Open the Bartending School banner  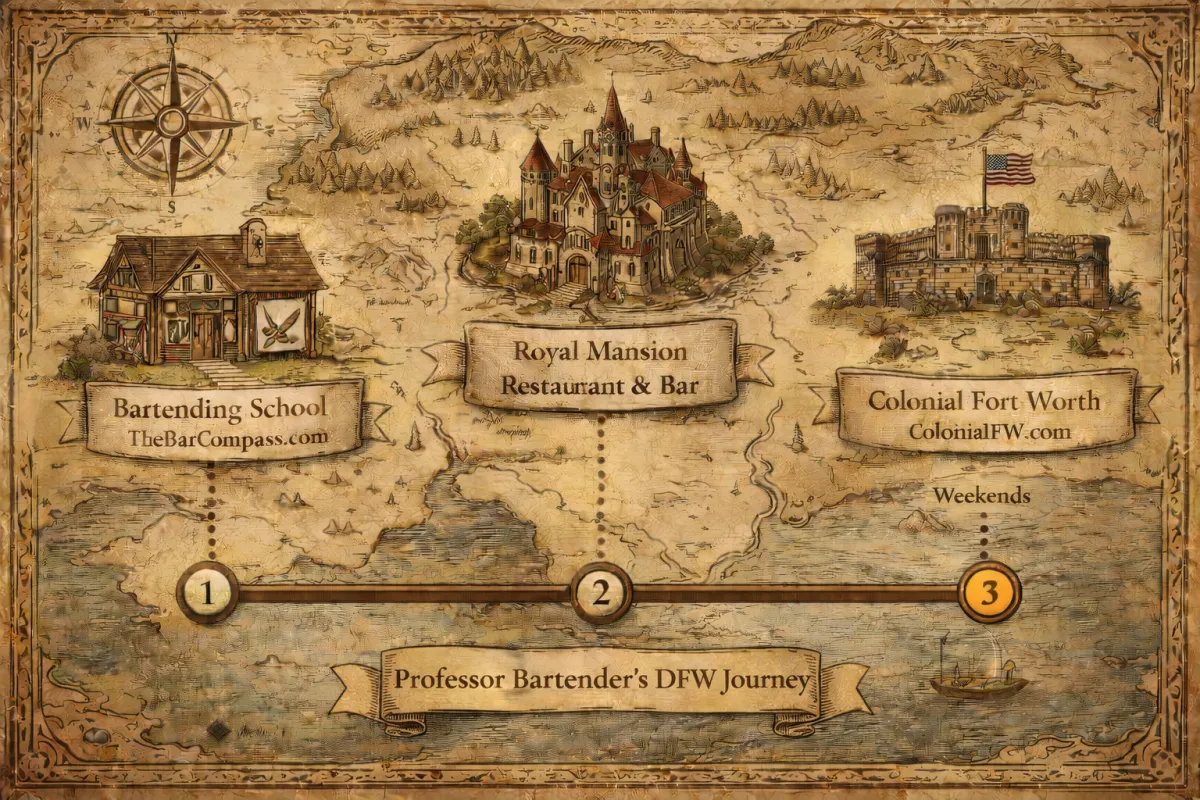(x=222, y=420)
